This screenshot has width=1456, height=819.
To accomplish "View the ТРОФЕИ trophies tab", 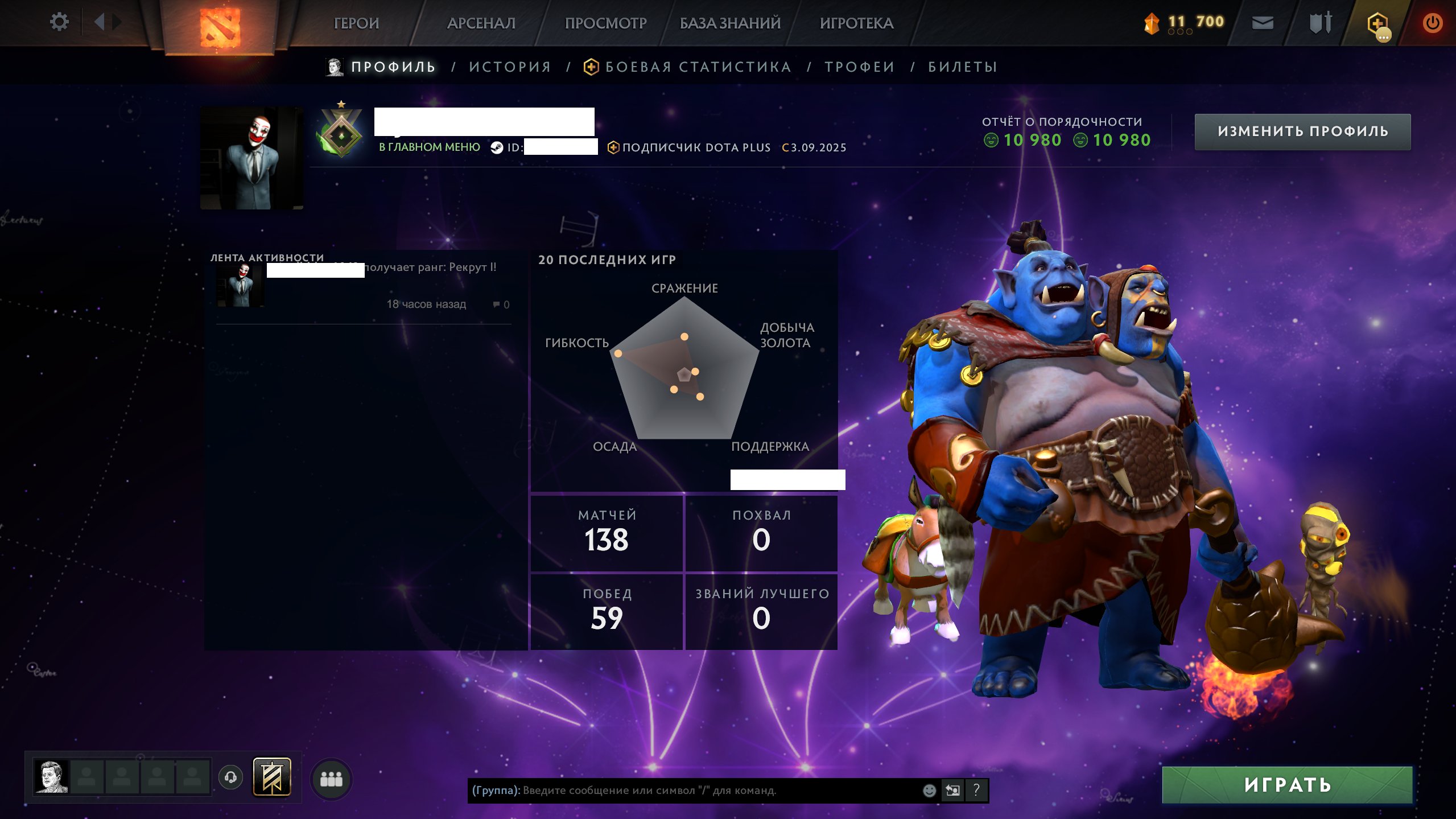I will pos(860,67).
